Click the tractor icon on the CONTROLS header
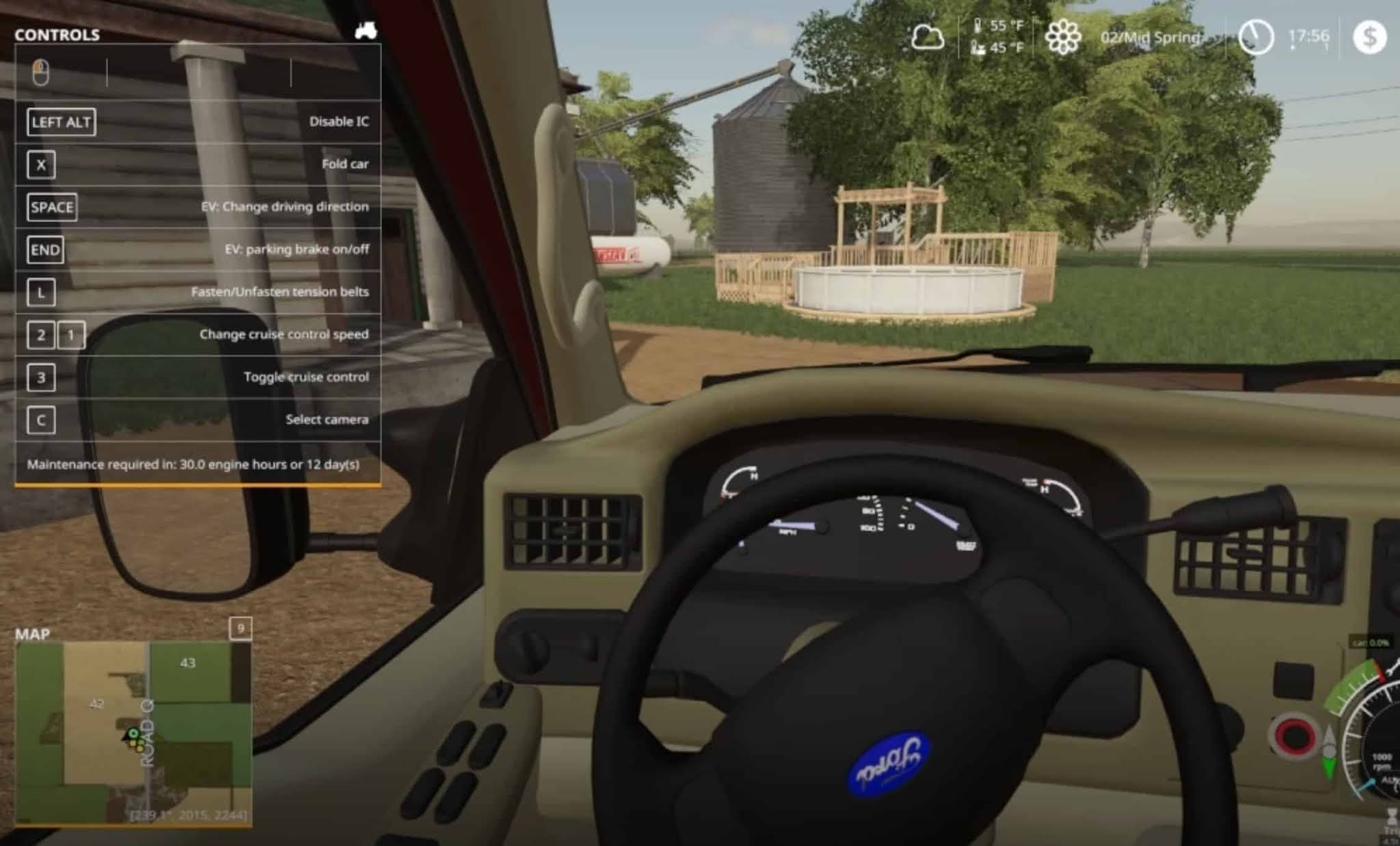Image resolution: width=1400 pixels, height=846 pixels. 364,29
